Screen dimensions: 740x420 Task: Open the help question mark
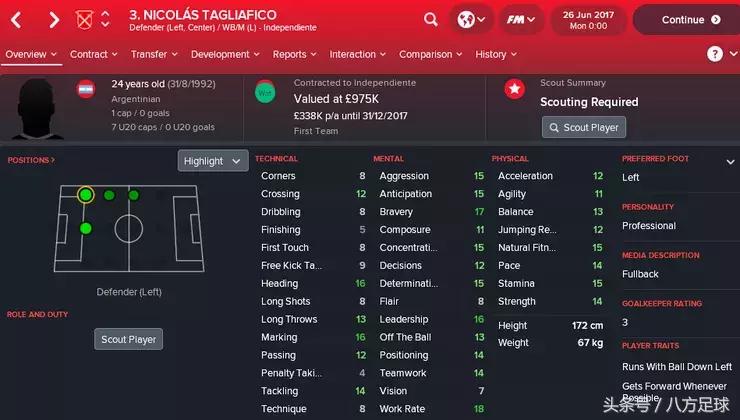(x=715, y=54)
